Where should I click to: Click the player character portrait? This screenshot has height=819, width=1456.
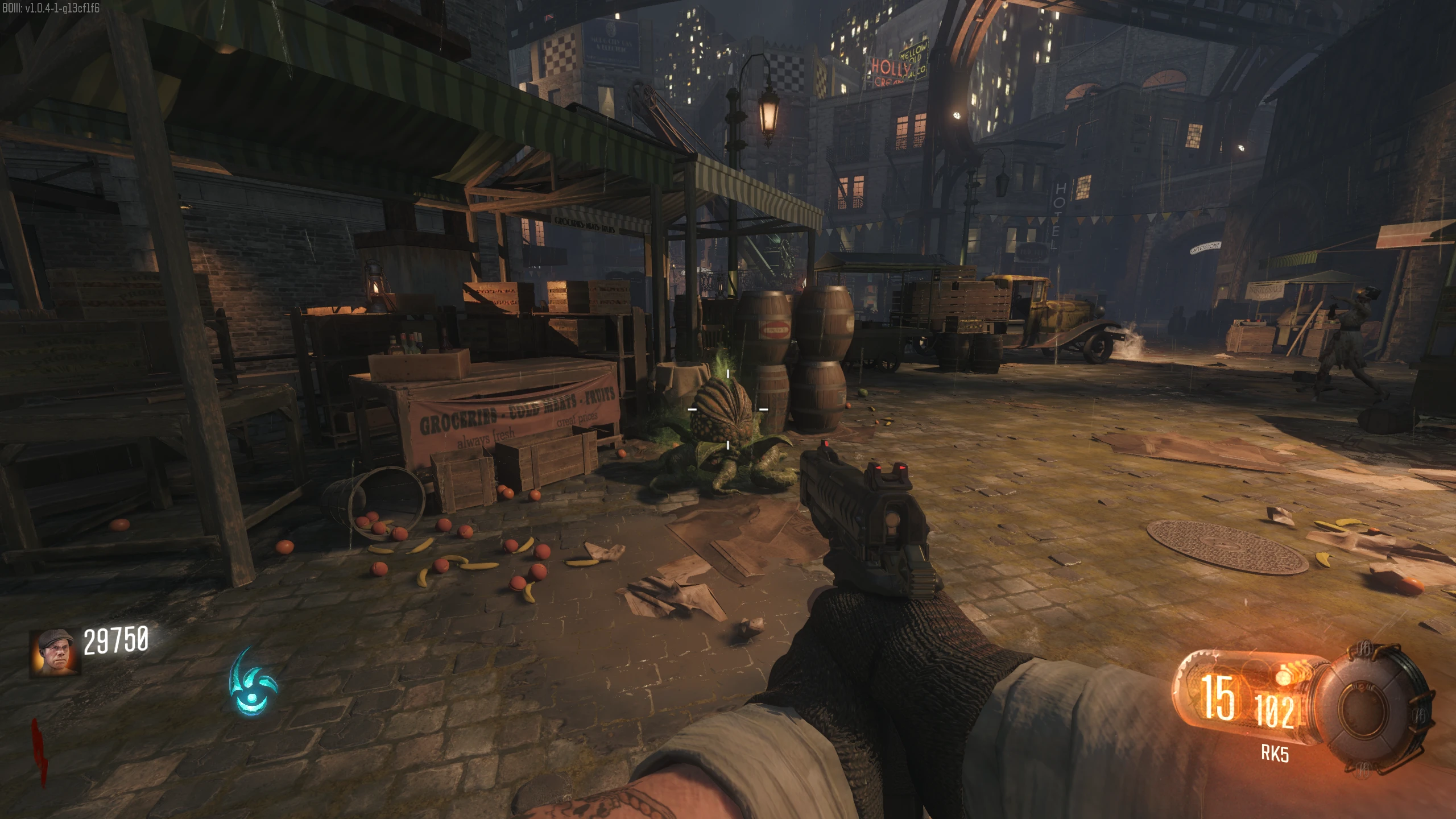coord(55,652)
